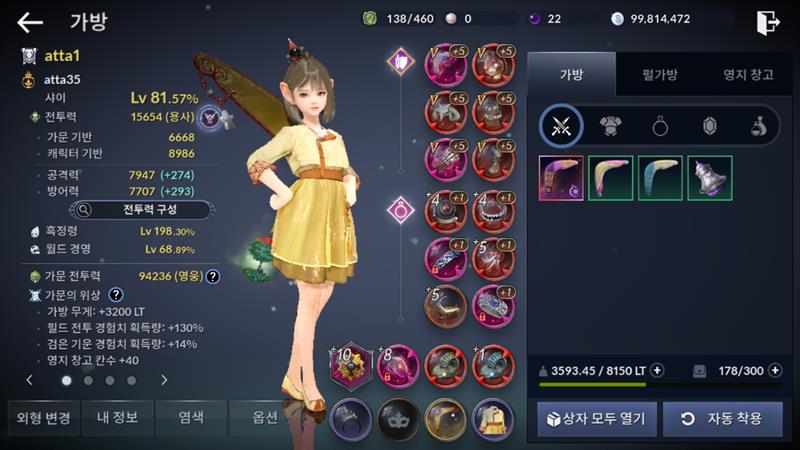Open the 옵션 options button
Viewport: 800px width, 450px height.
point(265,418)
